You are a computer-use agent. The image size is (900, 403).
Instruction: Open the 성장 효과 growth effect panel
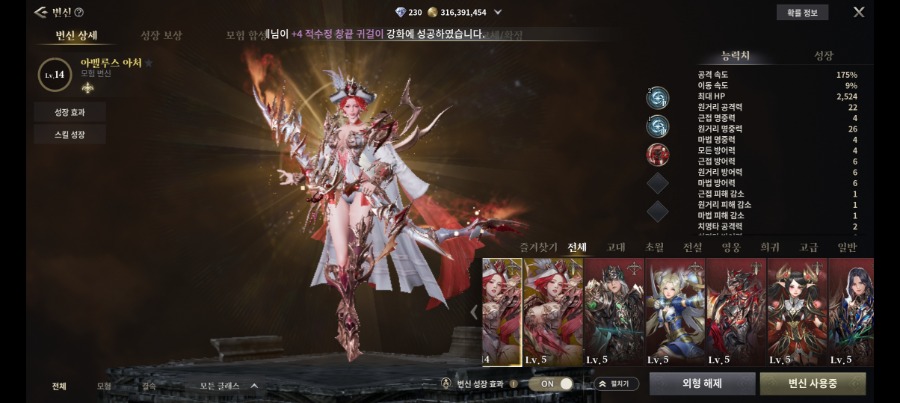69,111
